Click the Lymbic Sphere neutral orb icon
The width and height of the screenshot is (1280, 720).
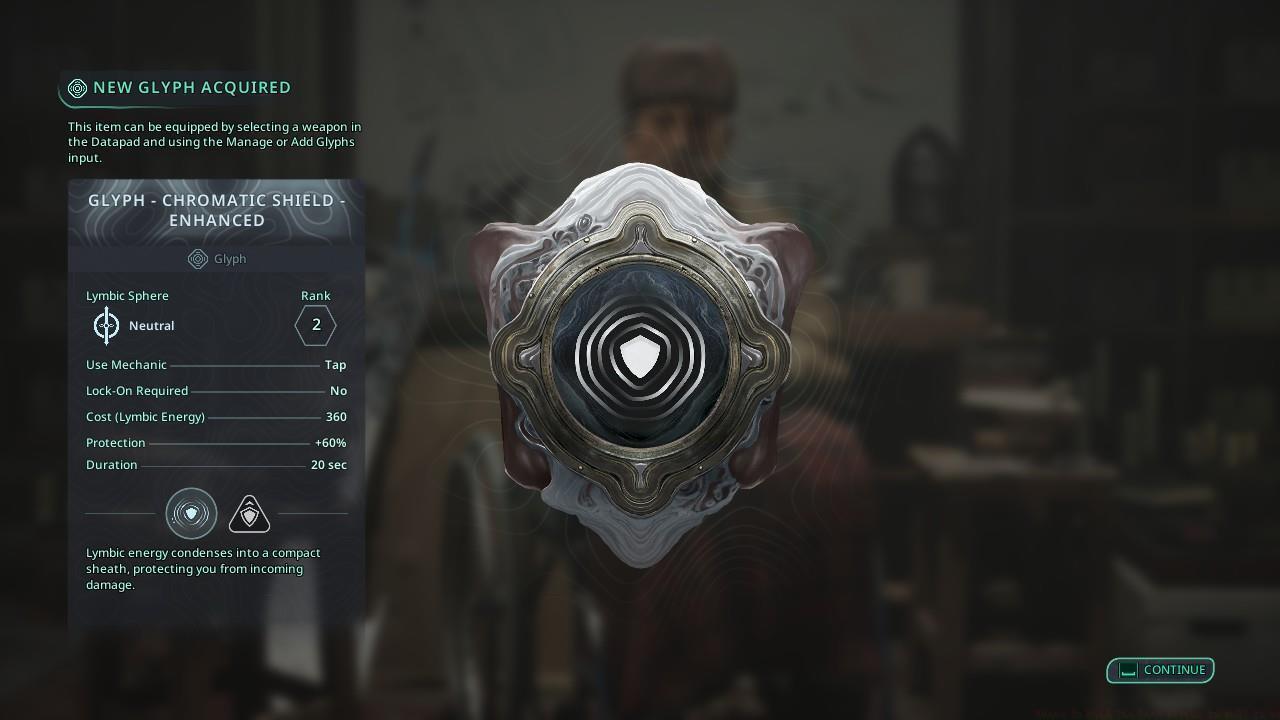pos(106,325)
